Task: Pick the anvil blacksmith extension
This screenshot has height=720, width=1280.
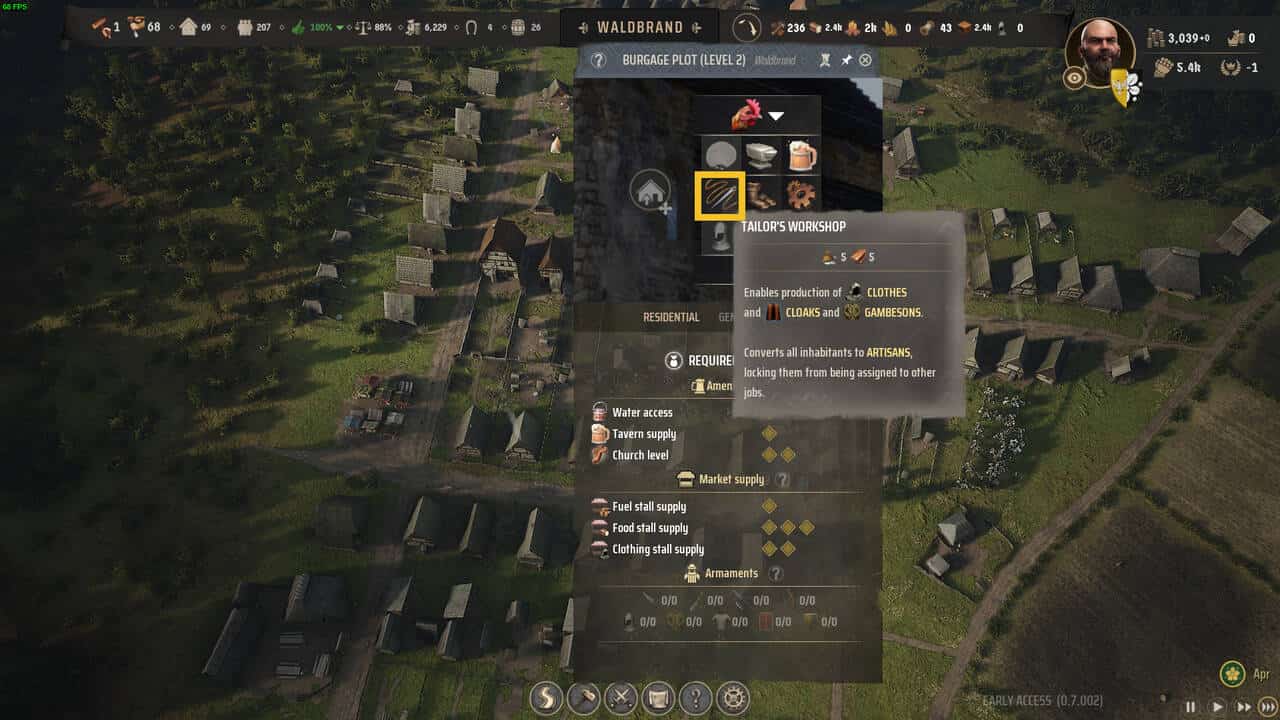Action: pos(760,155)
